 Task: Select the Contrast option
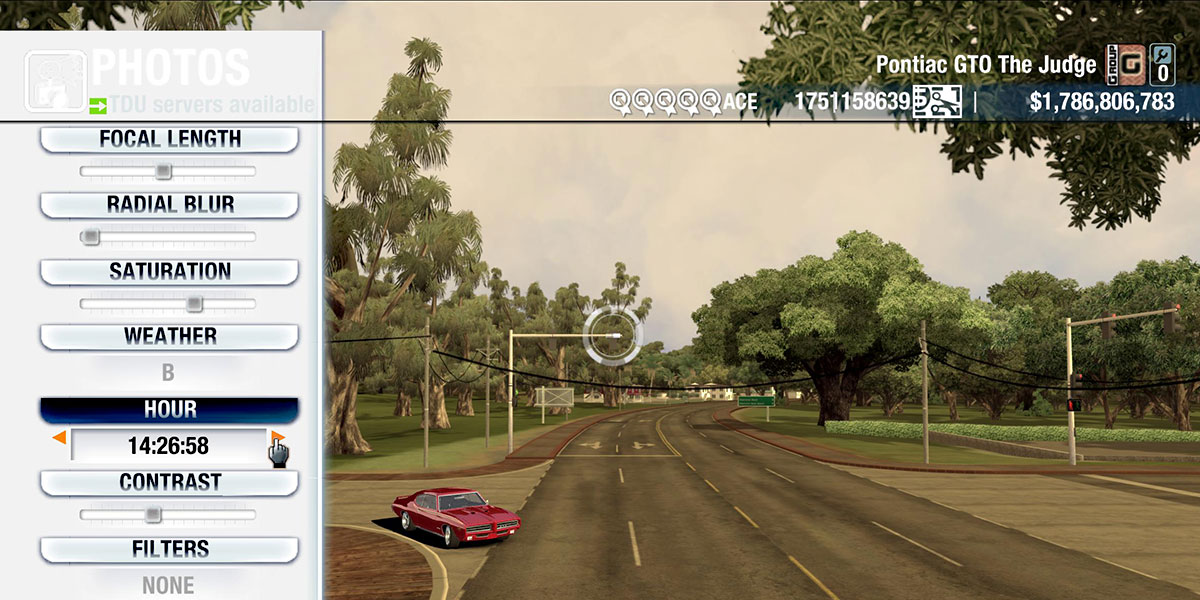tap(169, 483)
